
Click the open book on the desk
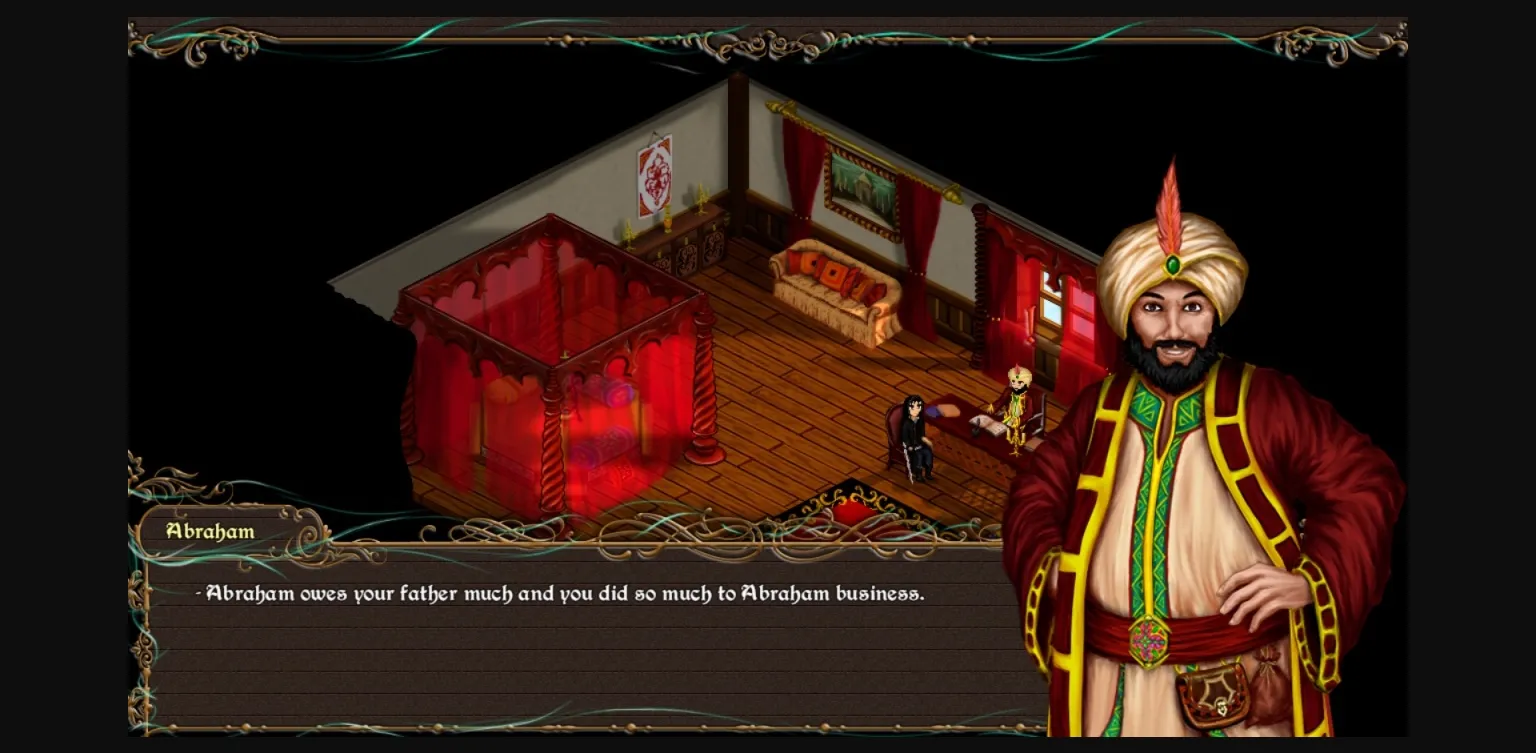(987, 425)
